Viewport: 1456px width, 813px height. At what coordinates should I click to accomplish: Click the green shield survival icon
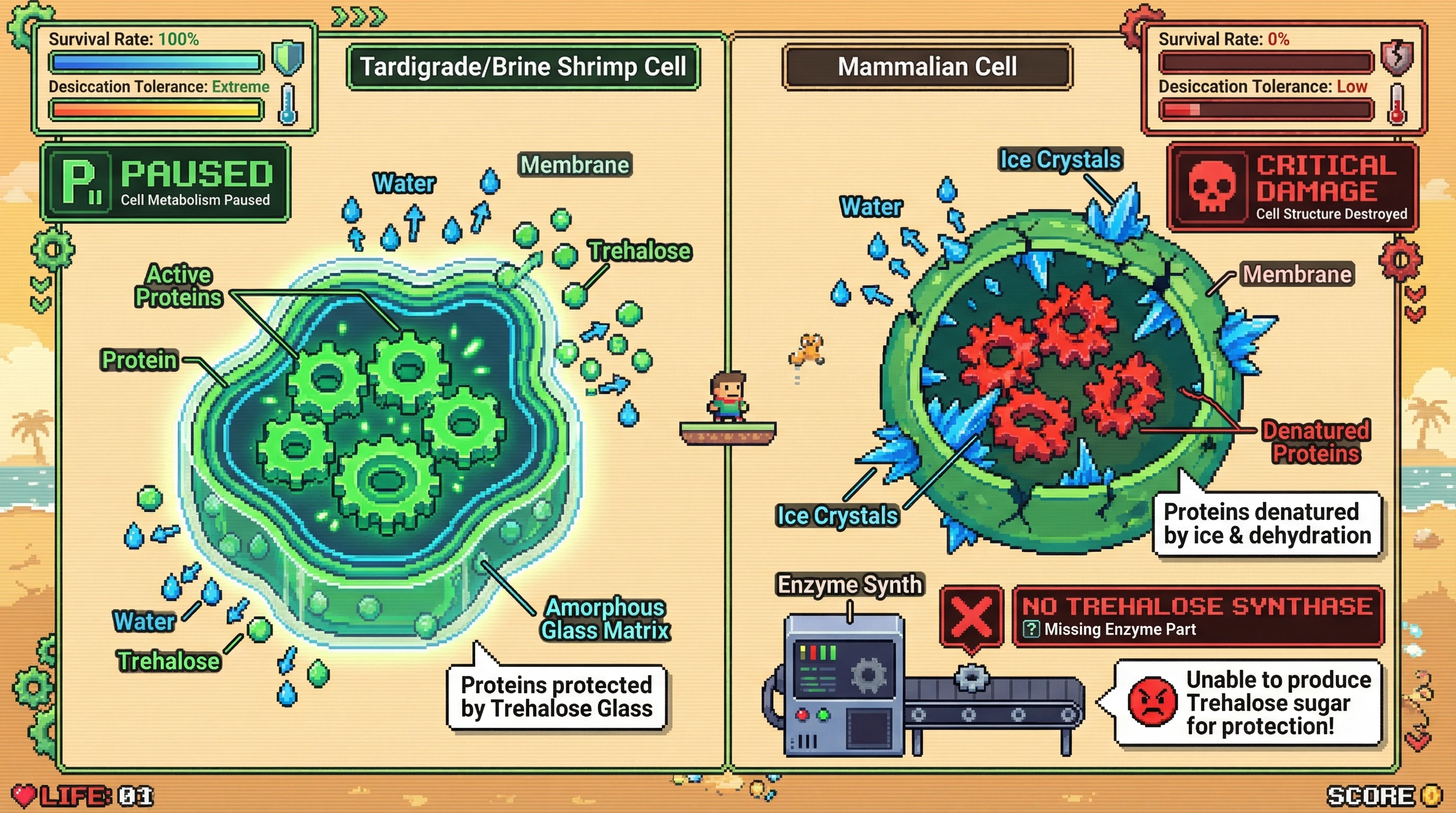click(288, 58)
